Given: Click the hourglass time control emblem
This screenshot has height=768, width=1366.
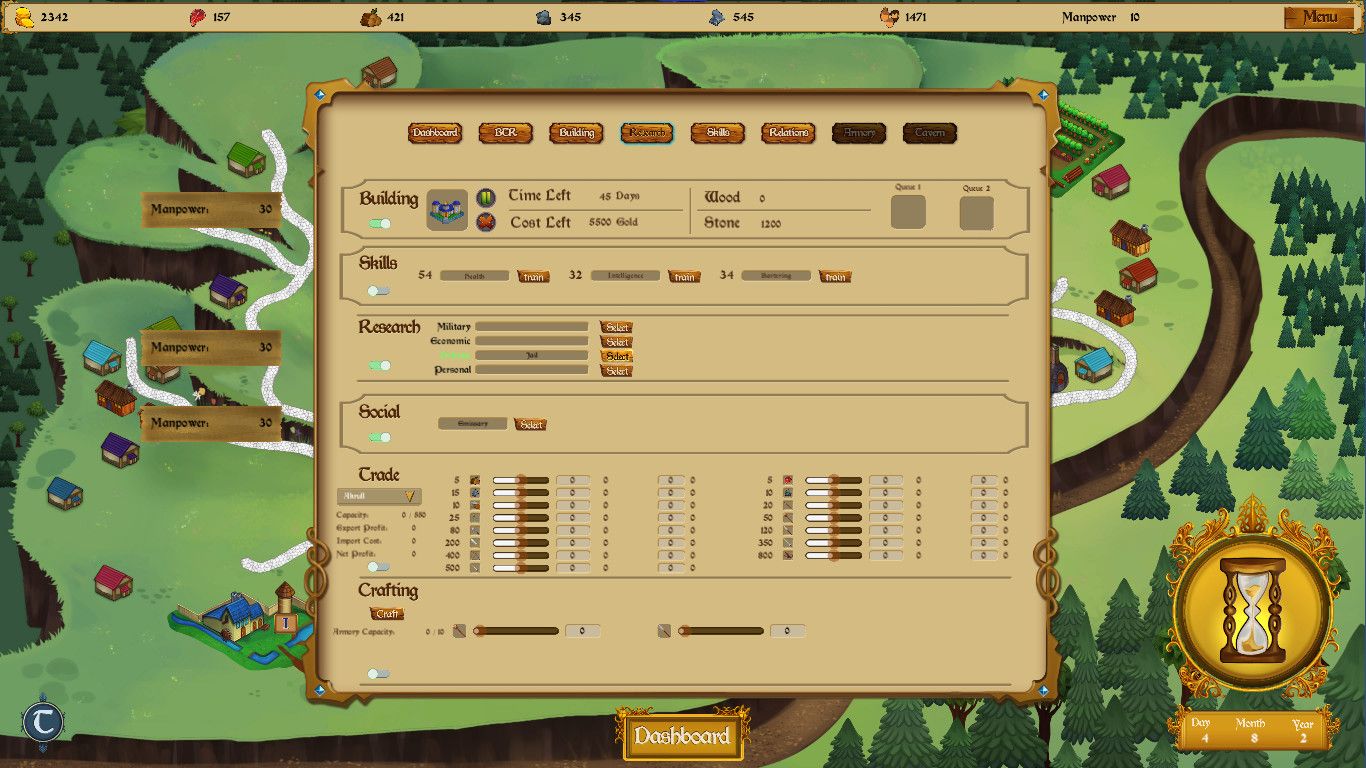Looking at the screenshot, I should [1254, 611].
